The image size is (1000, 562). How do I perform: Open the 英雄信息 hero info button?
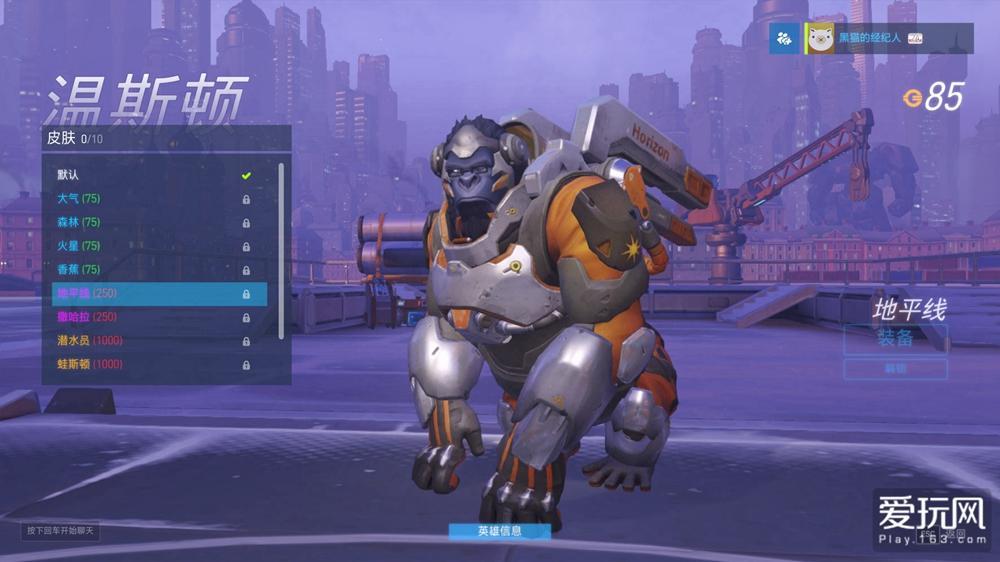(x=499, y=531)
